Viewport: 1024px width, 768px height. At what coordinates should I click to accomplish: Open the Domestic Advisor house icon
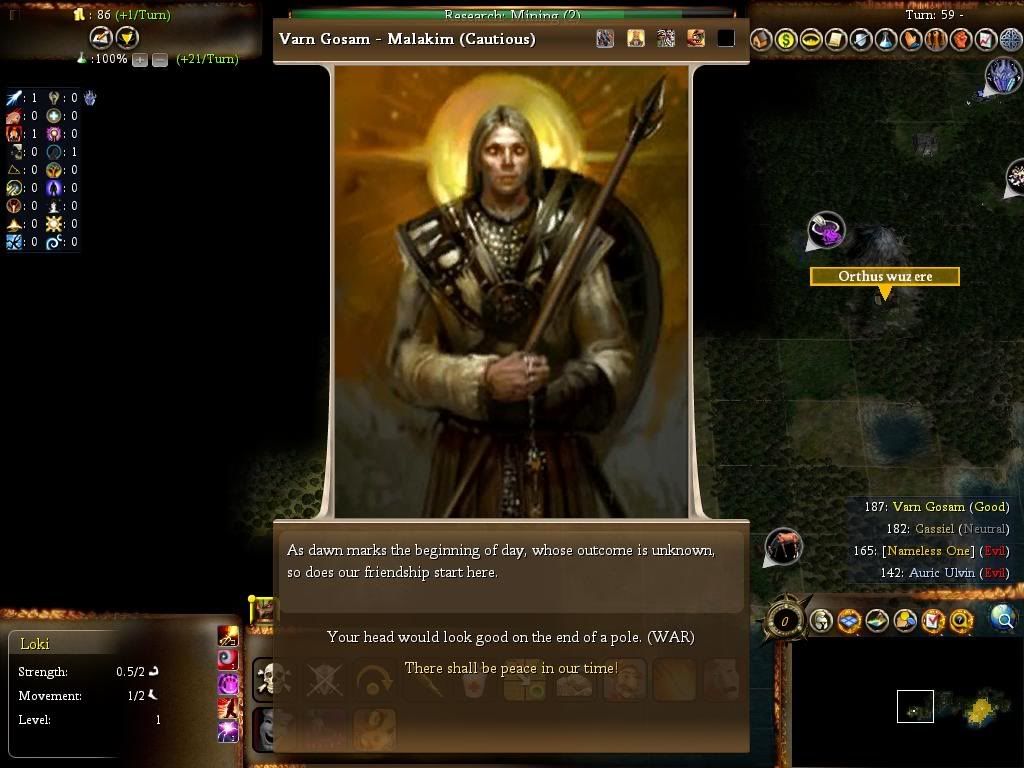coord(761,40)
